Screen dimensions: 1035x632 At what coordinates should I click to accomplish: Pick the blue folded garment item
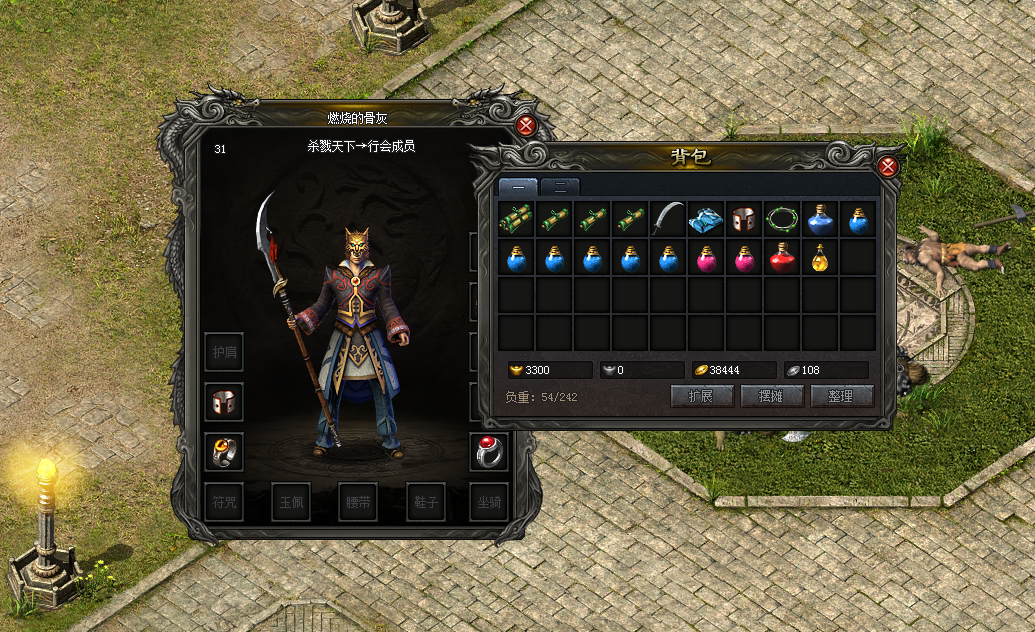pyautogui.click(x=706, y=219)
